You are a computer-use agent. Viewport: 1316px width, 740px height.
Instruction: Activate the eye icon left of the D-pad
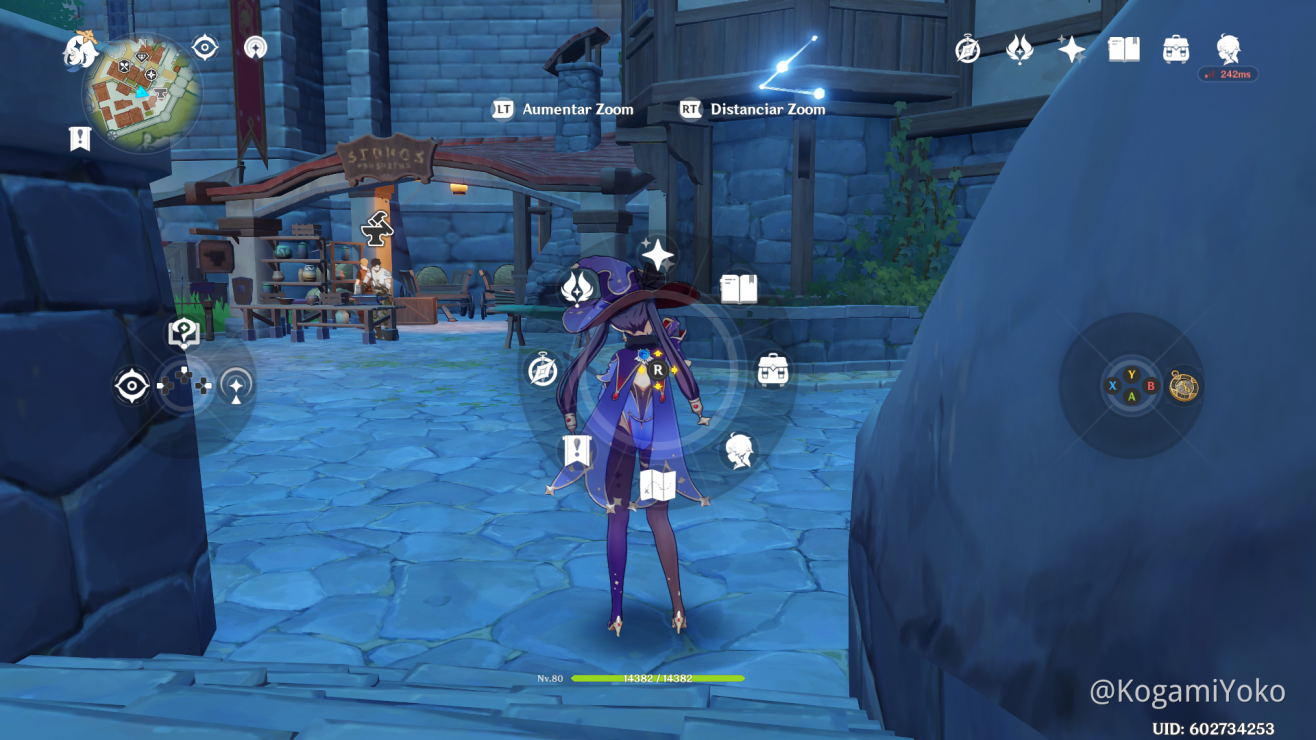click(132, 386)
